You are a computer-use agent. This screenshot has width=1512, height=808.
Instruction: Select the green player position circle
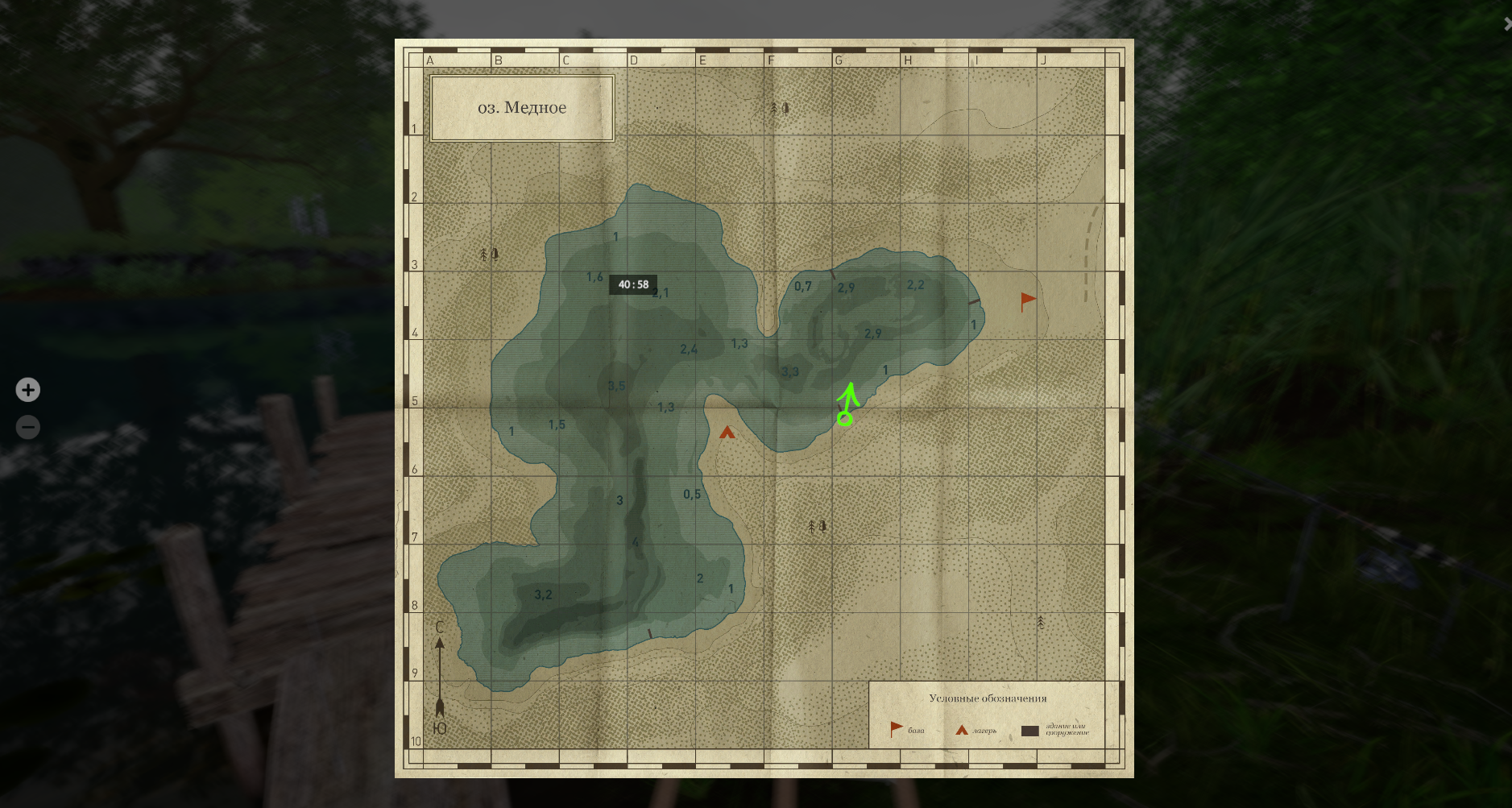844,418
